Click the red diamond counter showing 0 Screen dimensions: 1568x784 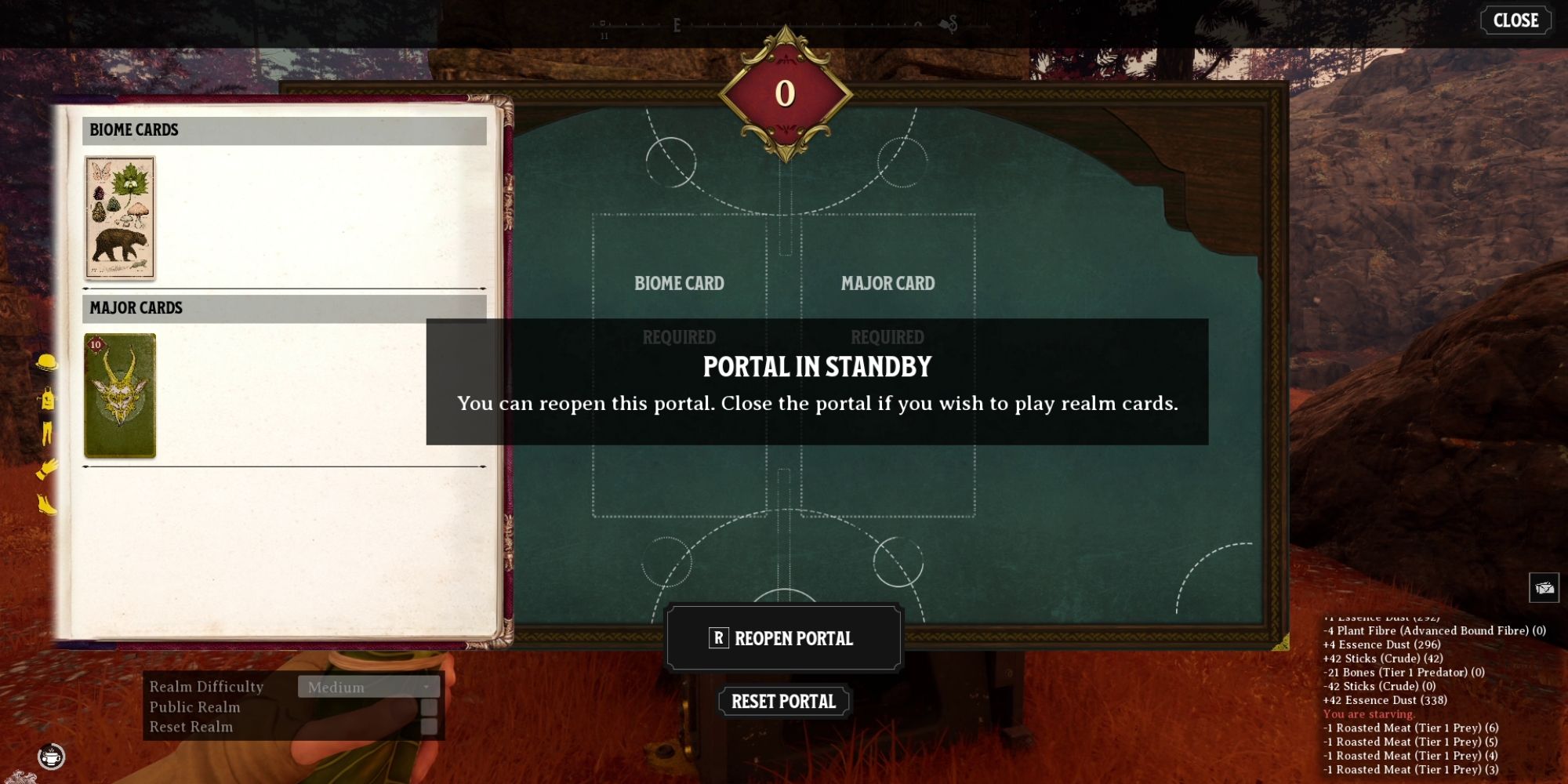tap(784, 93)
